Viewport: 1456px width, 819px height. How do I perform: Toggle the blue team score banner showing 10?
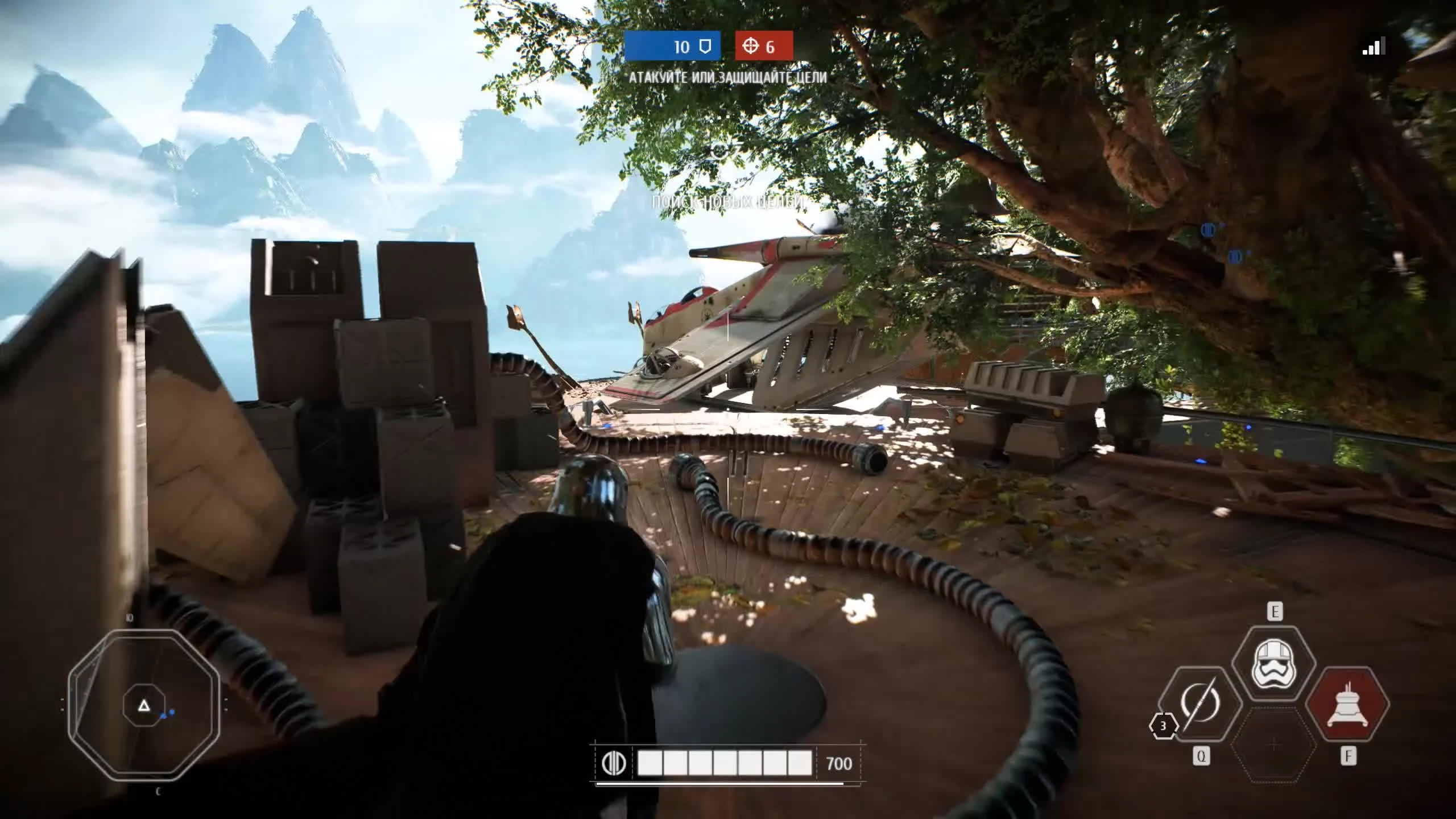tap(673, 47)
